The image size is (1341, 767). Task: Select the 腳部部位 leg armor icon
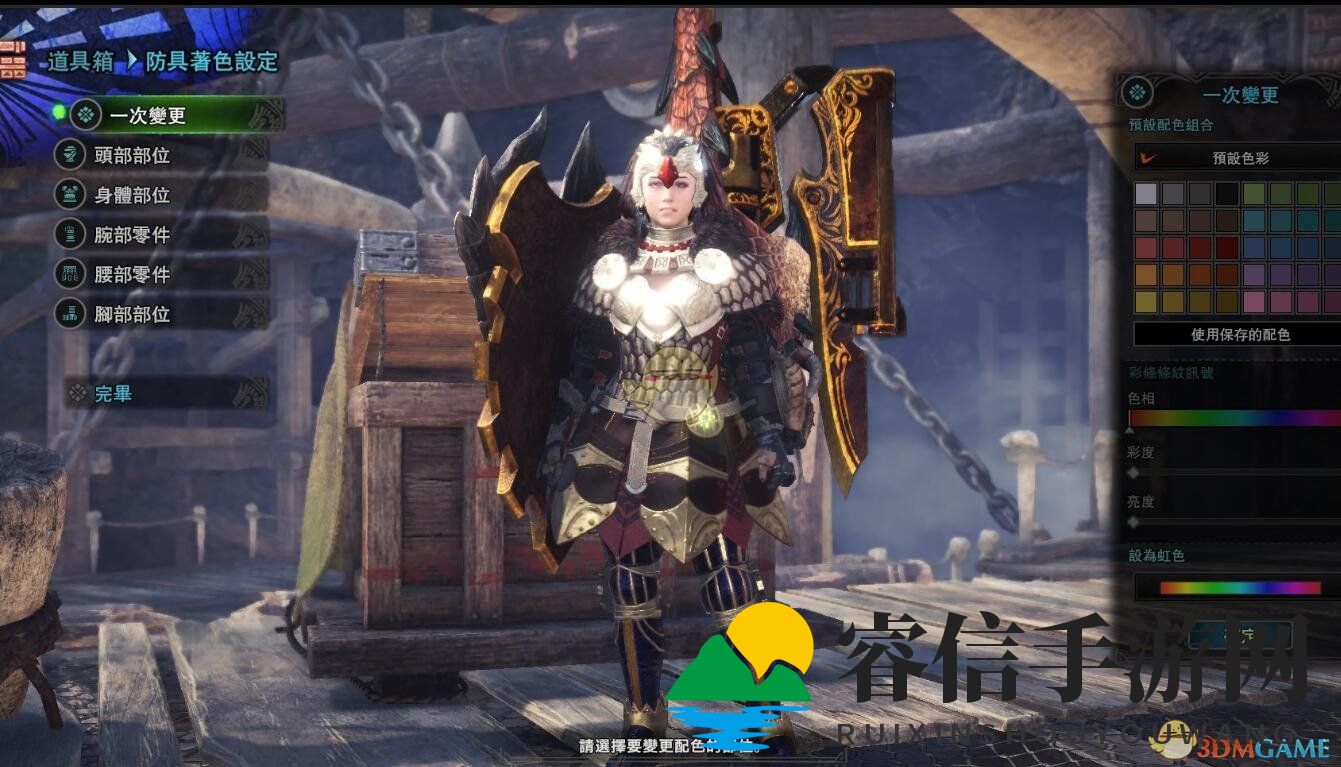pyautogui.click(x=69, y=313)
